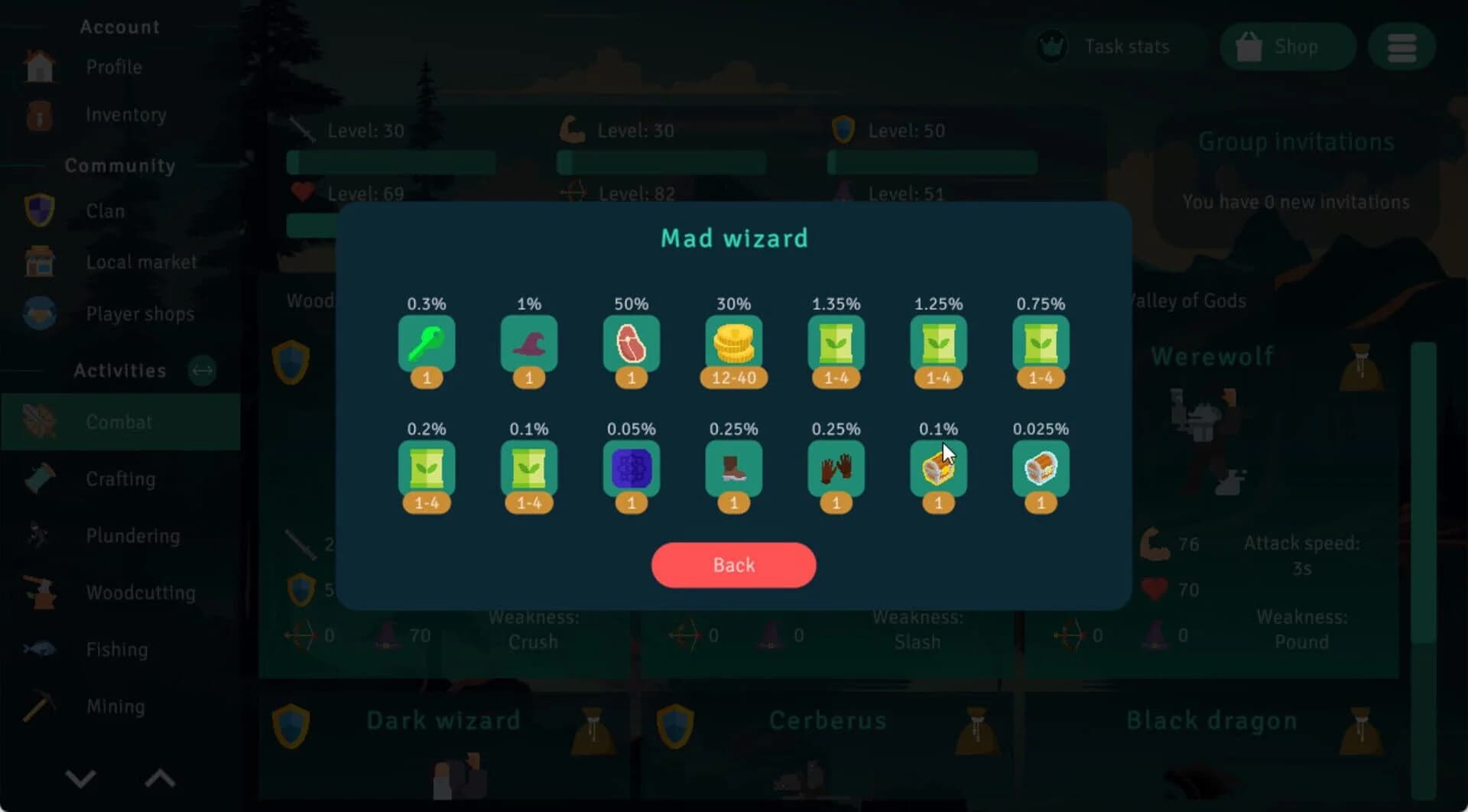Open your Inventory
Viewport: 1468px width, 812px height.
125,115
